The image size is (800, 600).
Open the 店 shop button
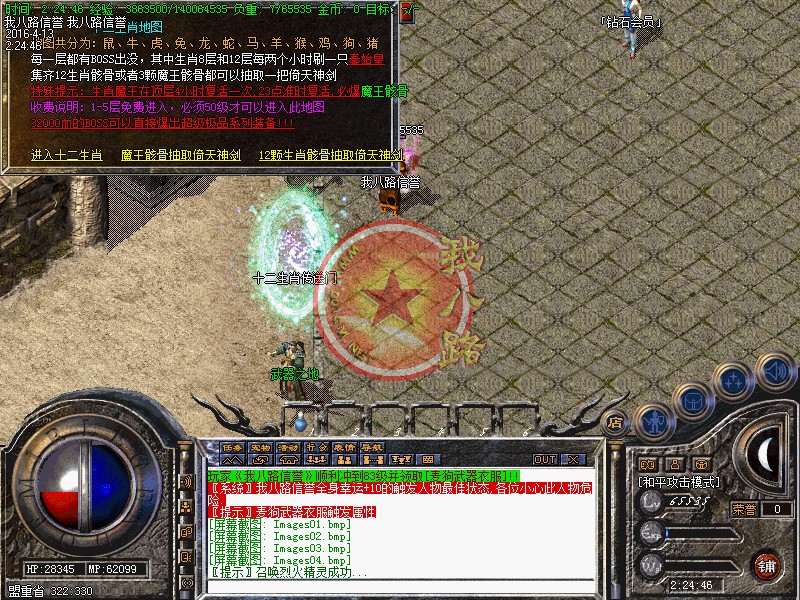(x=616, y=421)
